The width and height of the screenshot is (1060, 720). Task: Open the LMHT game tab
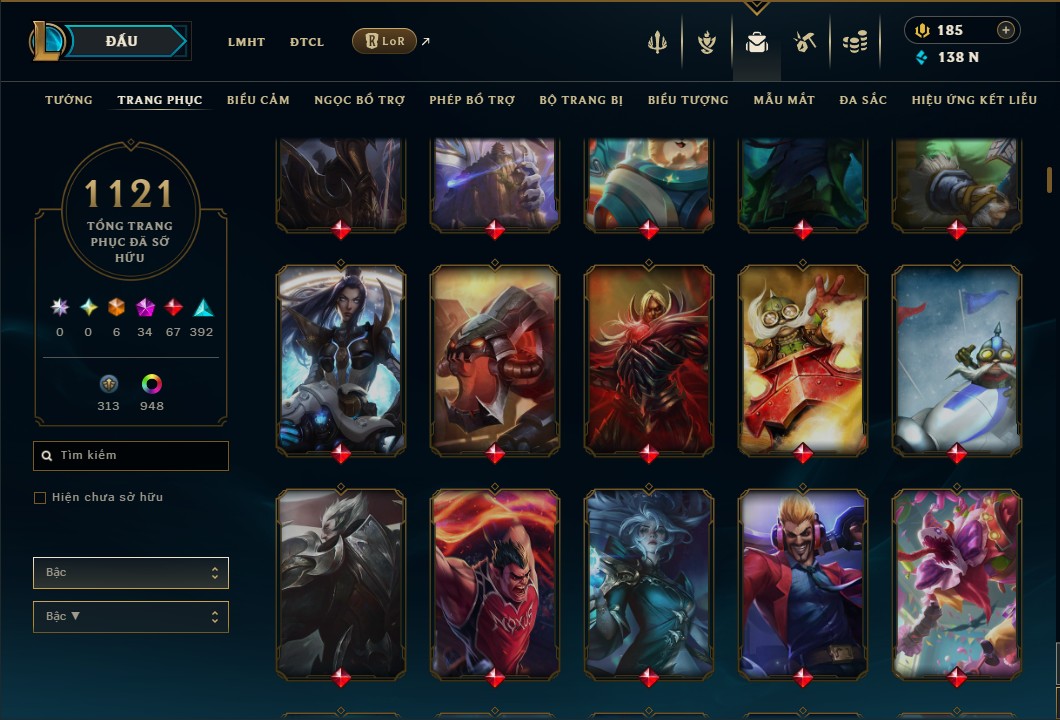[x=246, y=42]
